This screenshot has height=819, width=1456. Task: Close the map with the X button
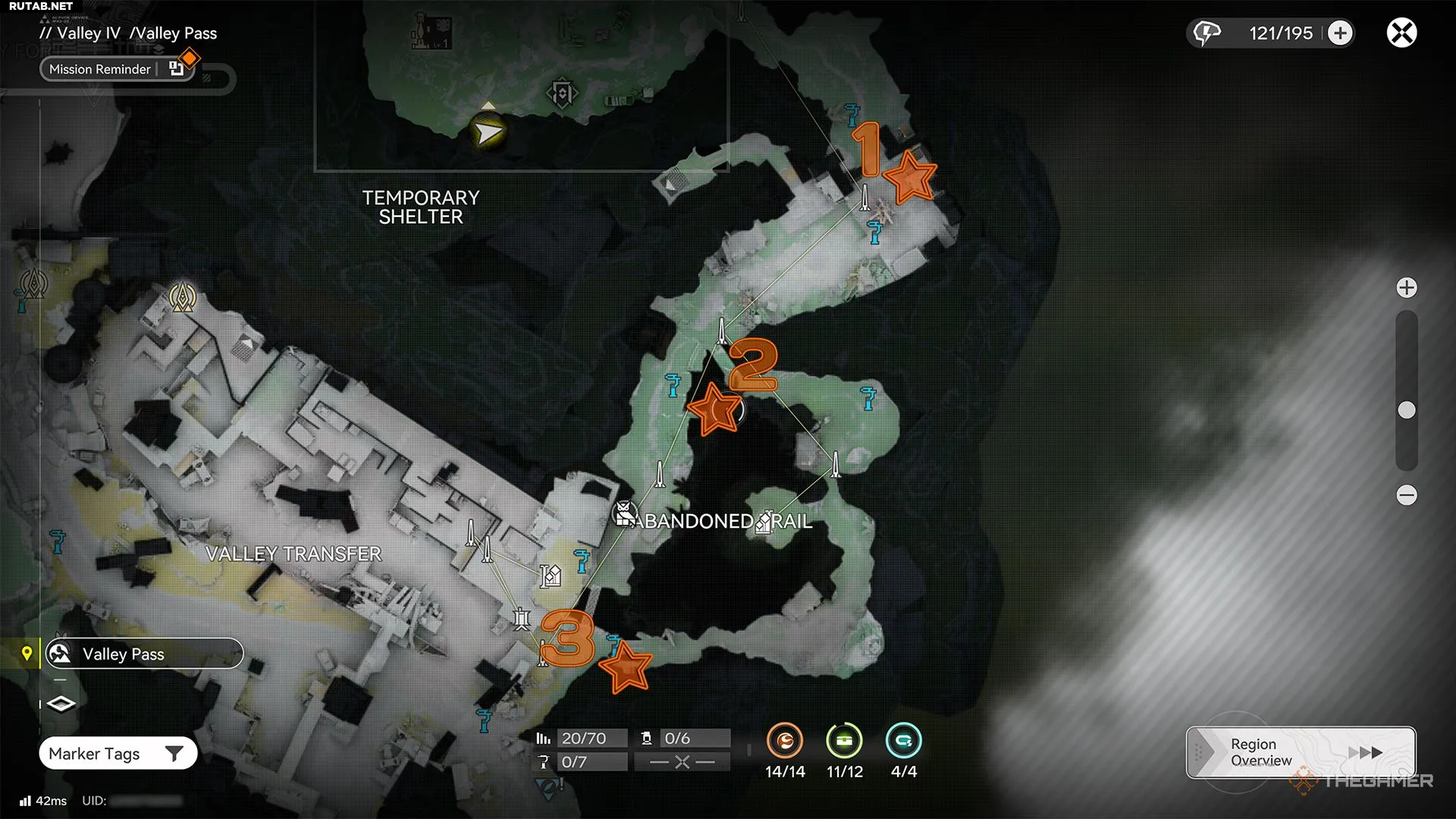pos(1401,33)
